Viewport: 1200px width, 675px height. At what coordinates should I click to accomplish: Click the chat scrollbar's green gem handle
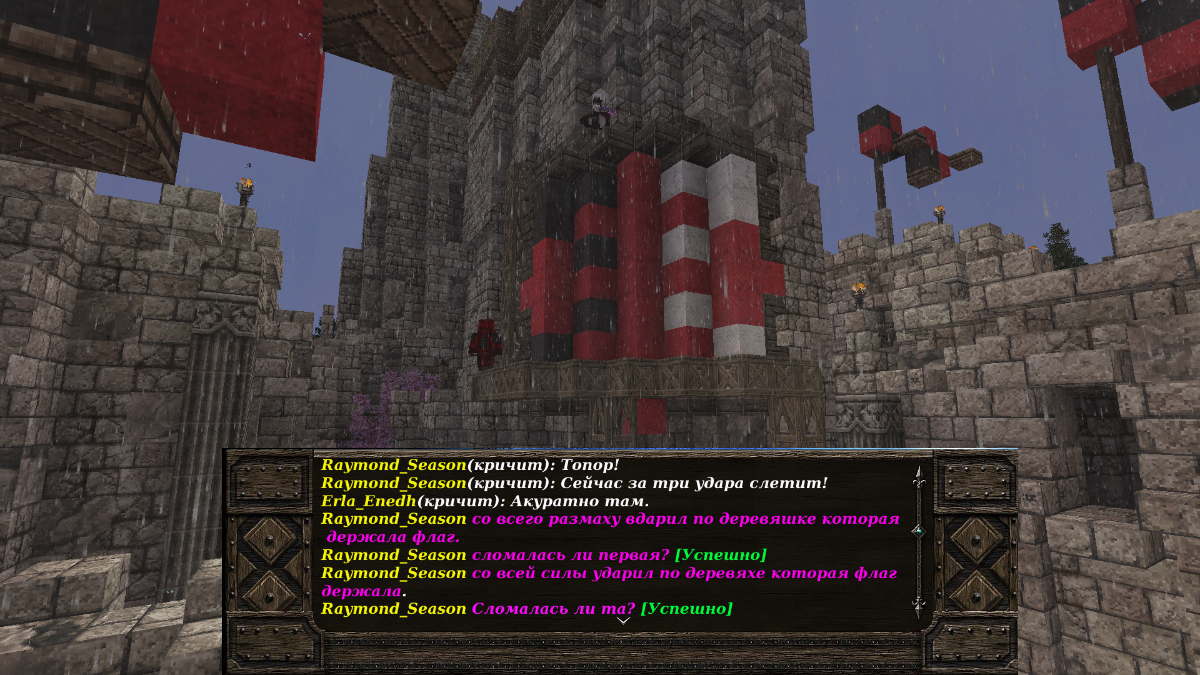918,531
